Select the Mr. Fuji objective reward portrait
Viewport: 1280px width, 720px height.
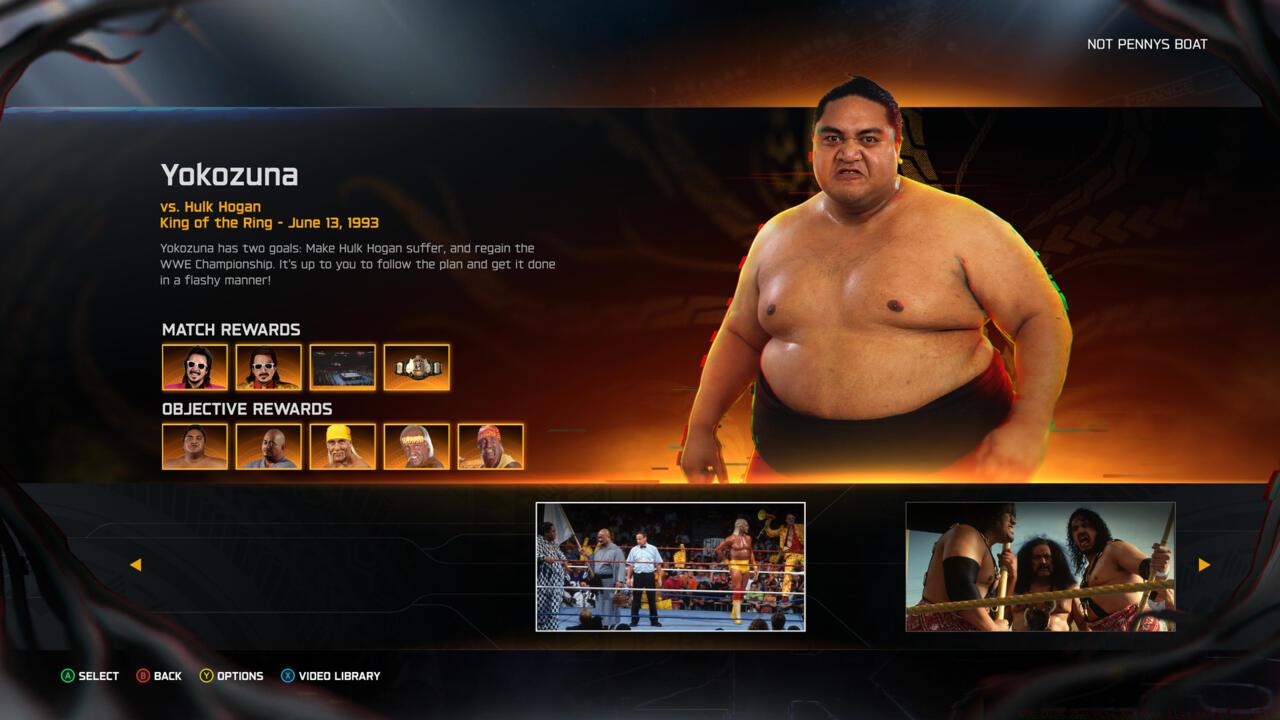tap(268, 447)
